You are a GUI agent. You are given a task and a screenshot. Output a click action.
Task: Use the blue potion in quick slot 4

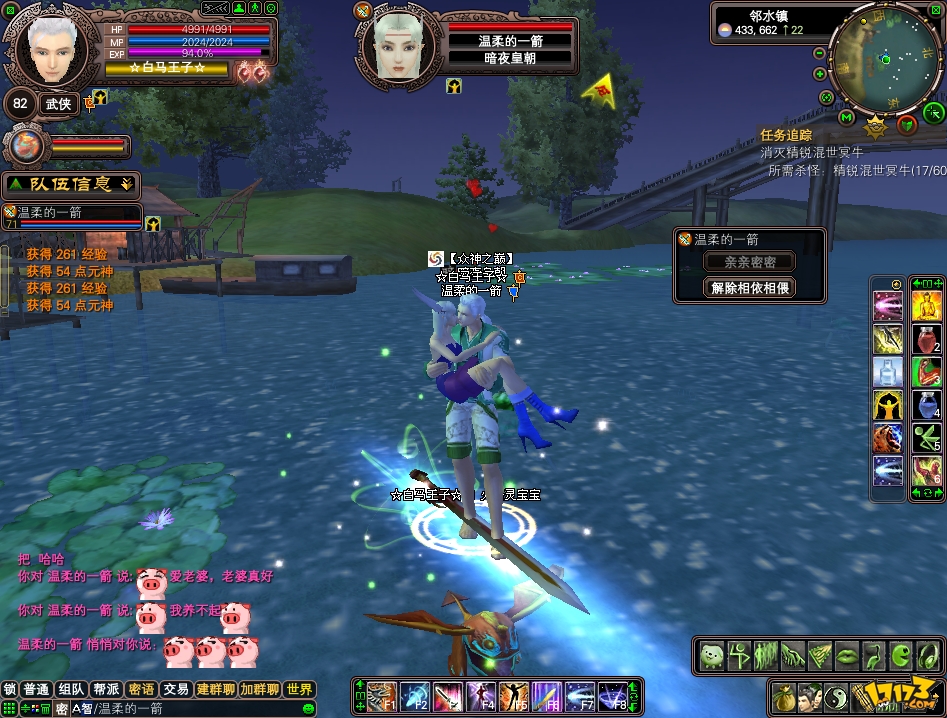click(x=925, y=406)
